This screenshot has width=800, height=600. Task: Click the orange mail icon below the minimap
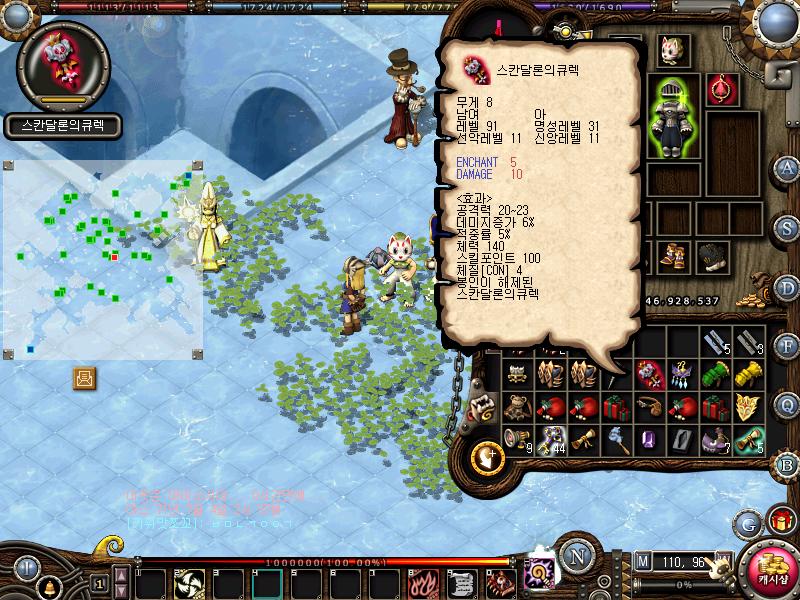pyautogui.click(x=85, y=378)
